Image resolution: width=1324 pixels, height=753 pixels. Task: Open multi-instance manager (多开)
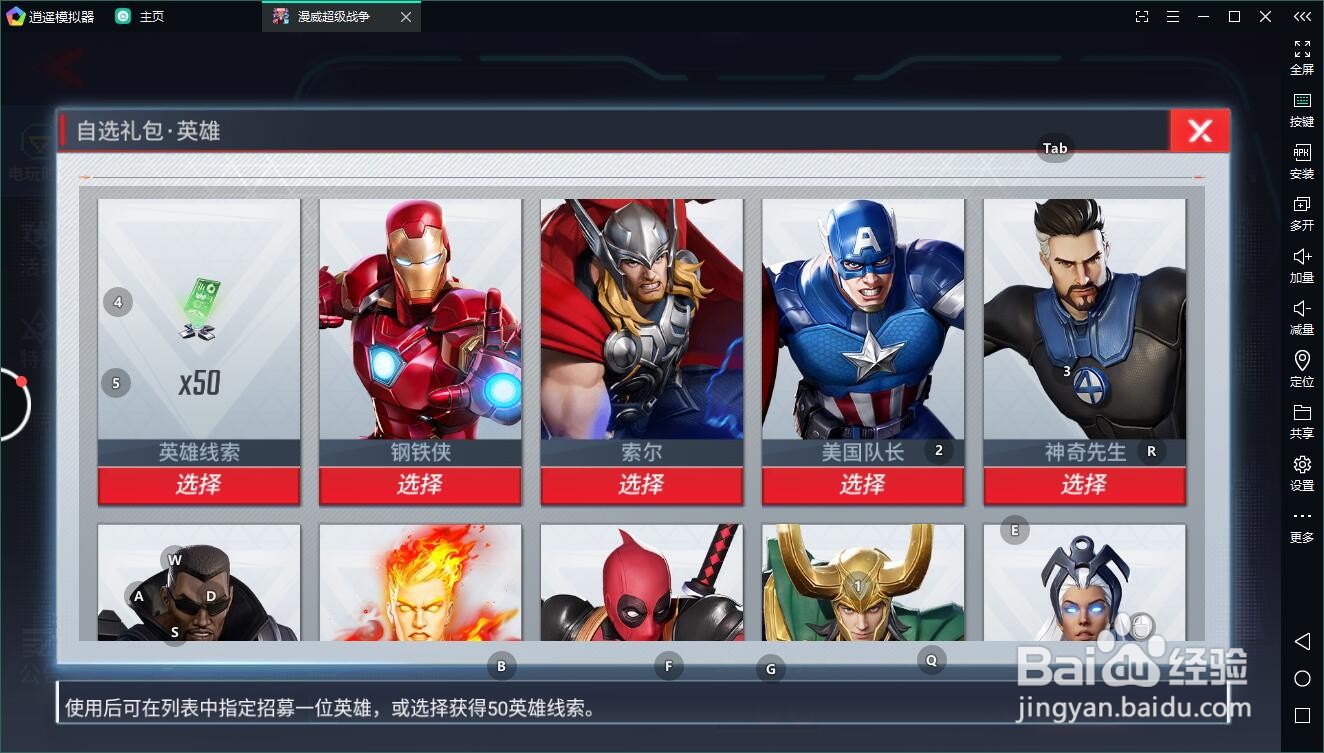(1301, 214)
